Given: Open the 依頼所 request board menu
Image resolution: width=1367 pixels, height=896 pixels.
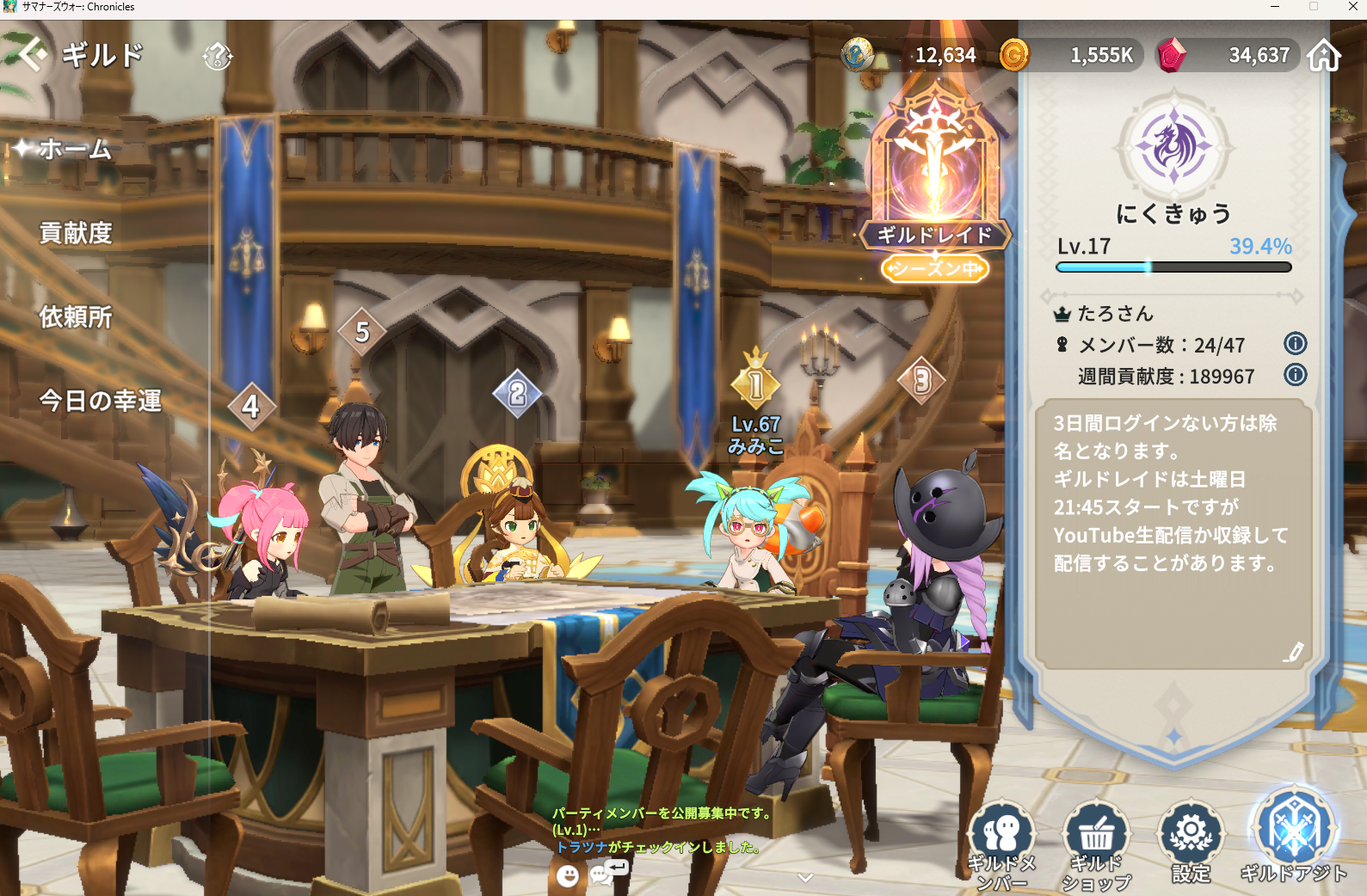Looking at the screenshot, I should pos(76,317).
